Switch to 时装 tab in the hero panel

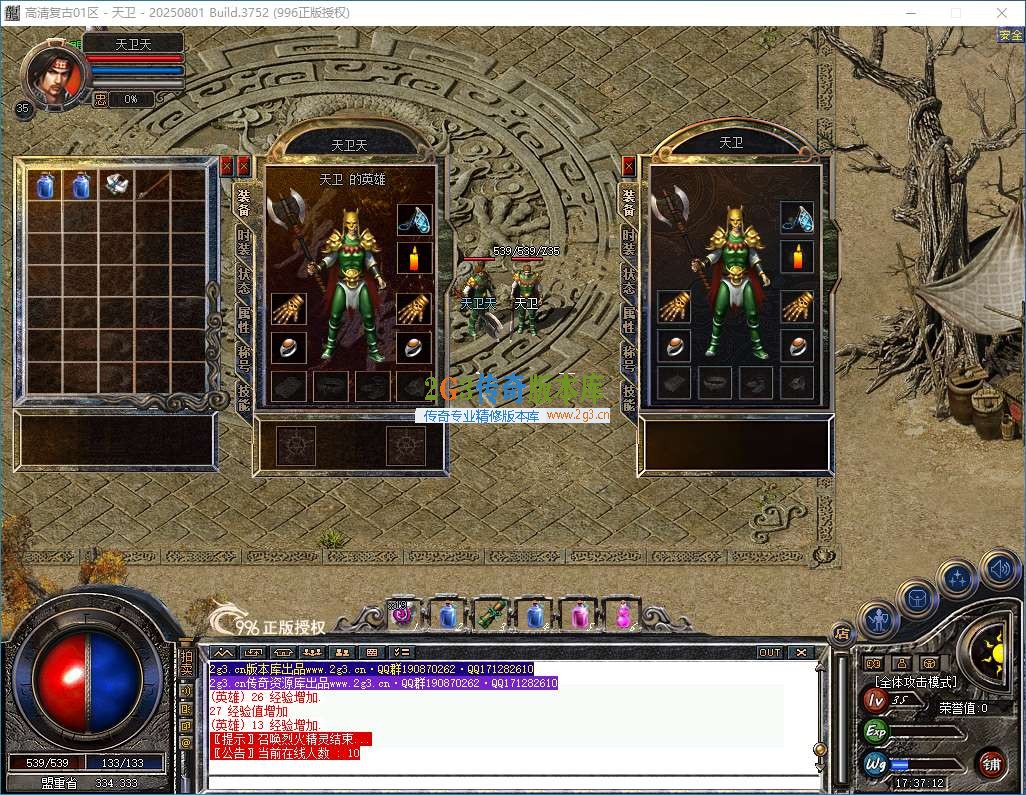[x=243, y=241]
